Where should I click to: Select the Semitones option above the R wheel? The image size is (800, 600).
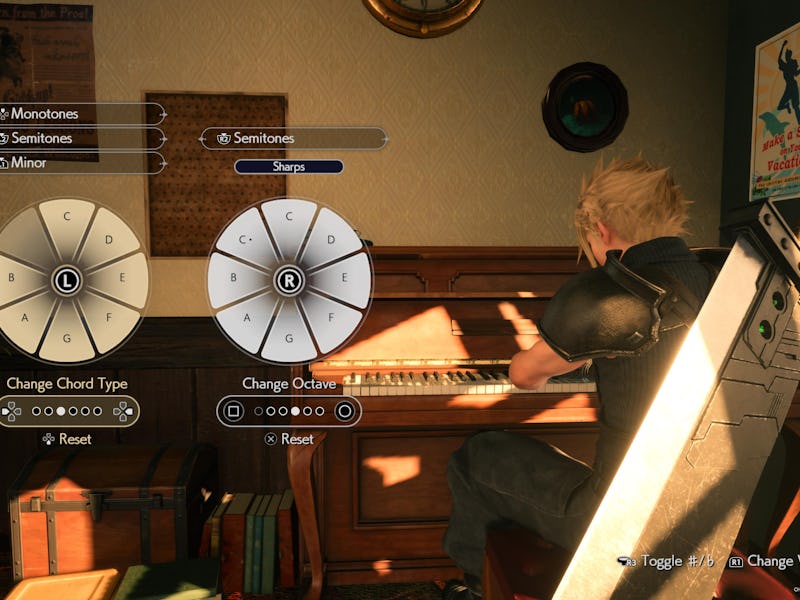click(293, 138)
